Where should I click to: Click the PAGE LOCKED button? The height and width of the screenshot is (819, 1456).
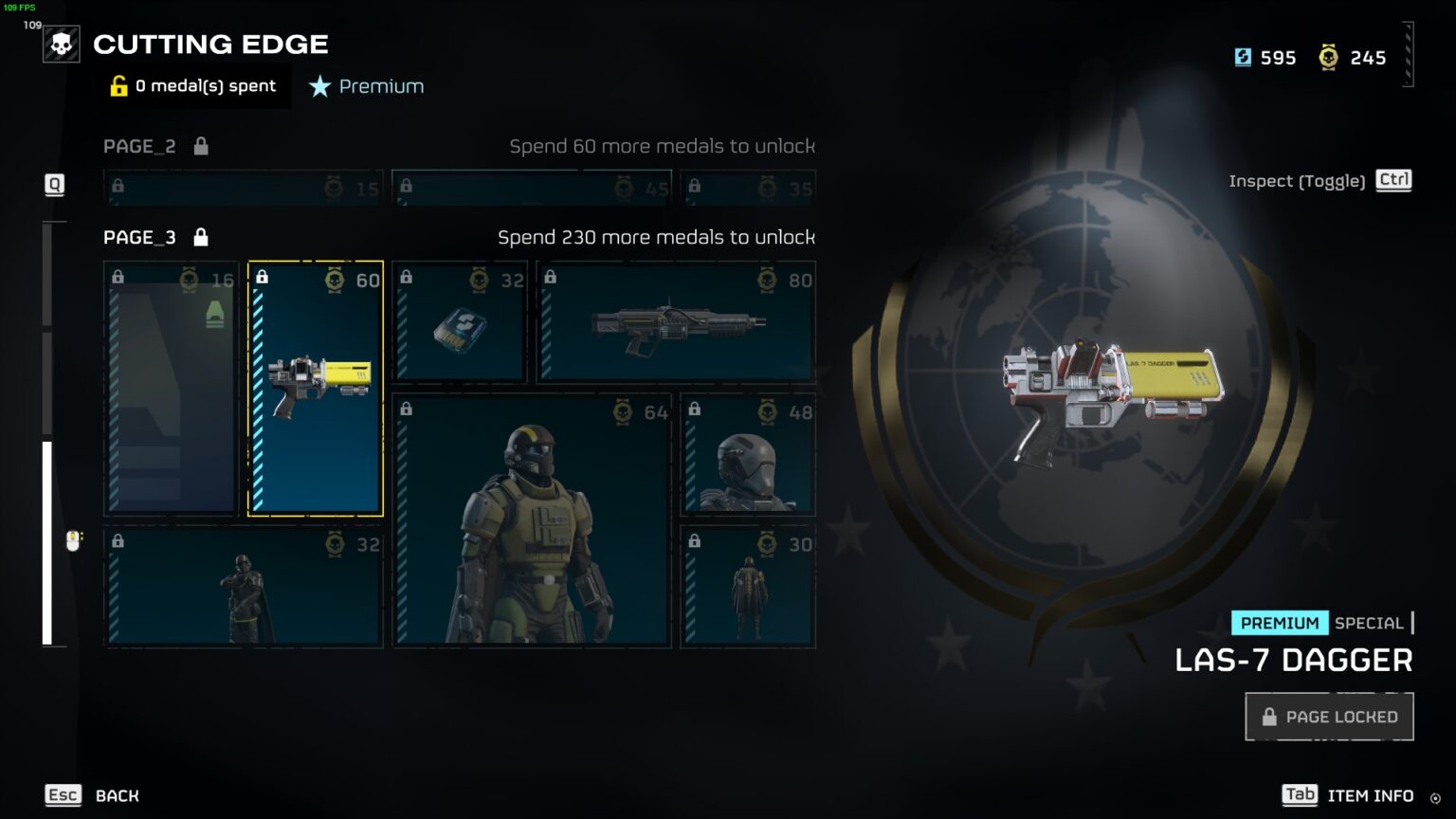tap(1328, 717)
